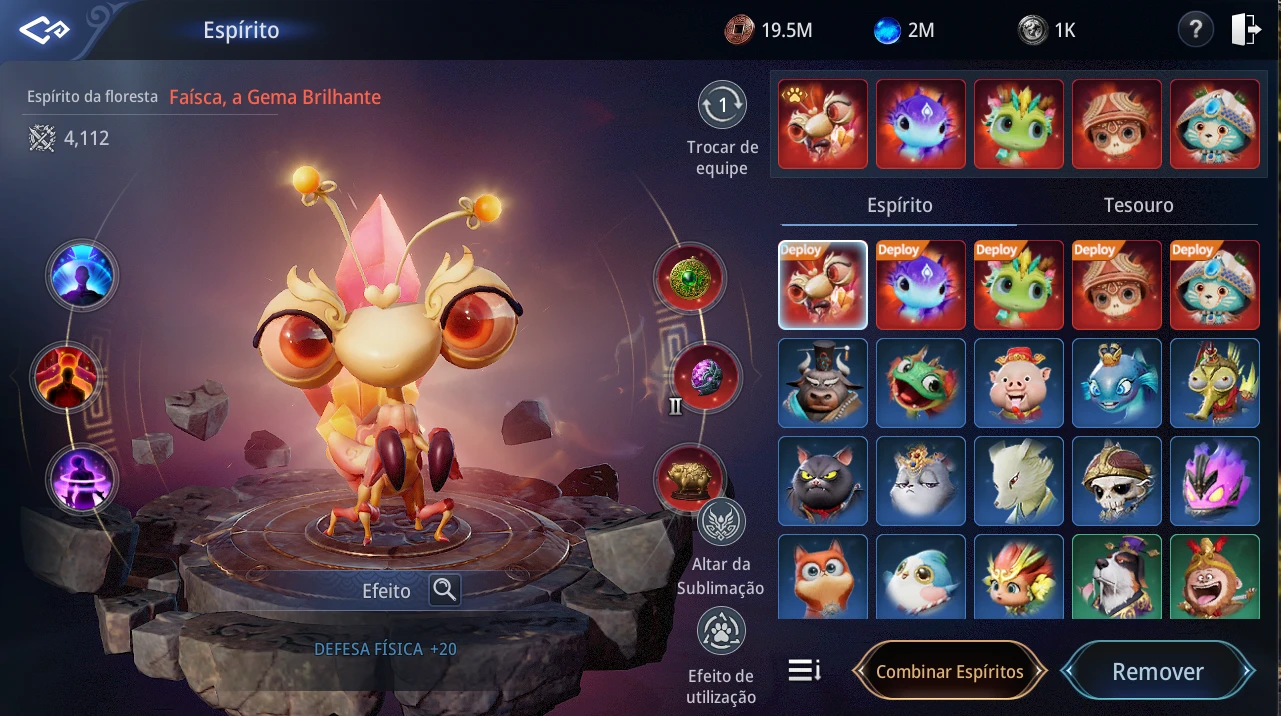1281x716 pixels.
Task: Open the Efeito magnifying glass
Action: pyautogui.click(x=444, y=590)
